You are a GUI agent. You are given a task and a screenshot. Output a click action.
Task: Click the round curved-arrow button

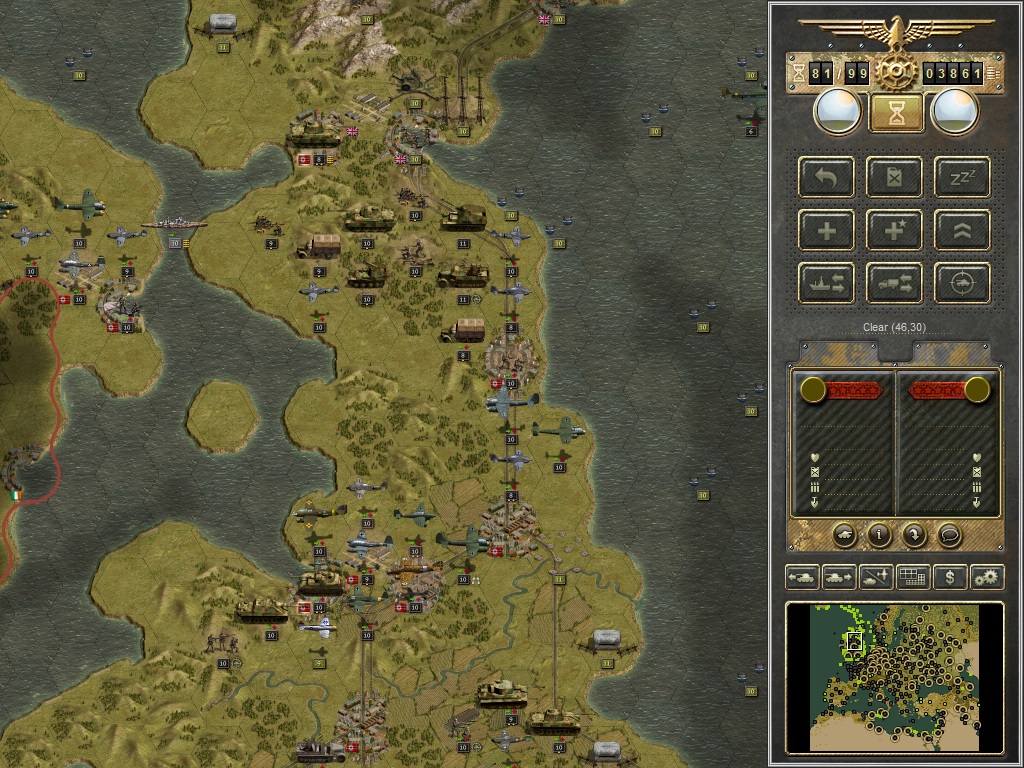914,535
